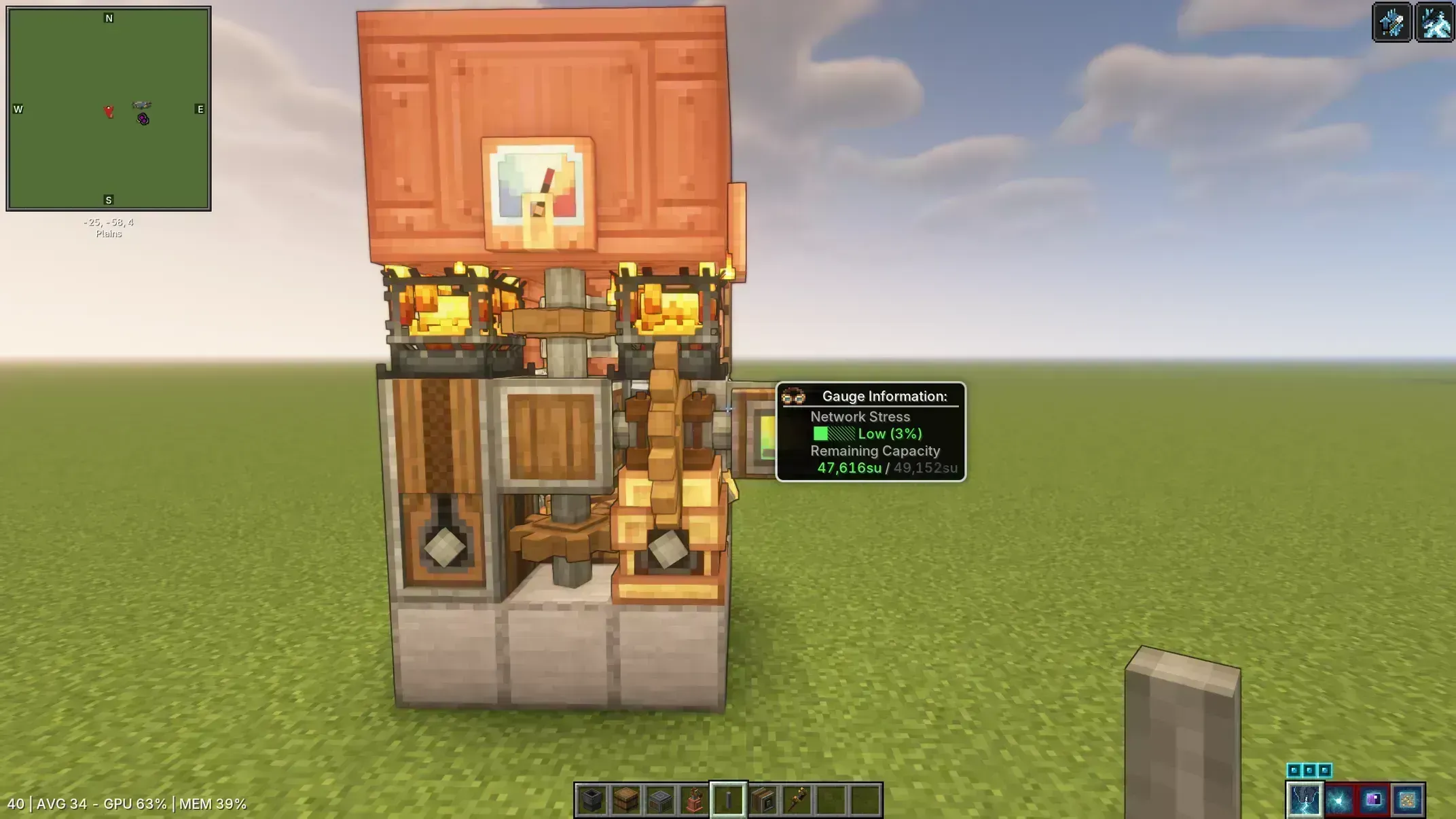The image size is (1456, 819).
Task: Select the dark chute block hotbar slot
Action: click(591, 800)
